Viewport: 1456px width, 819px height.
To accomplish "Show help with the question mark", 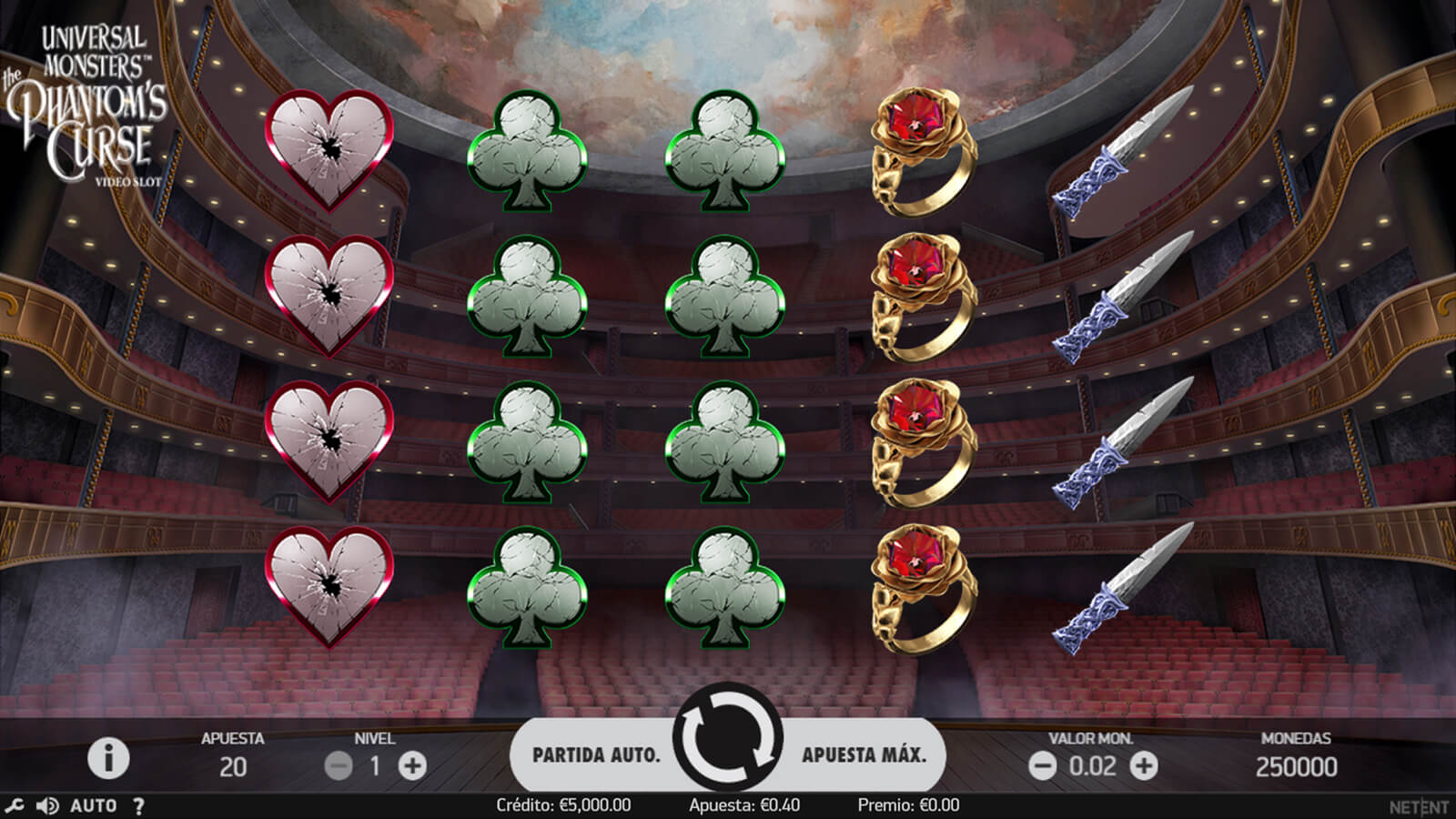I will coord(138,805).
